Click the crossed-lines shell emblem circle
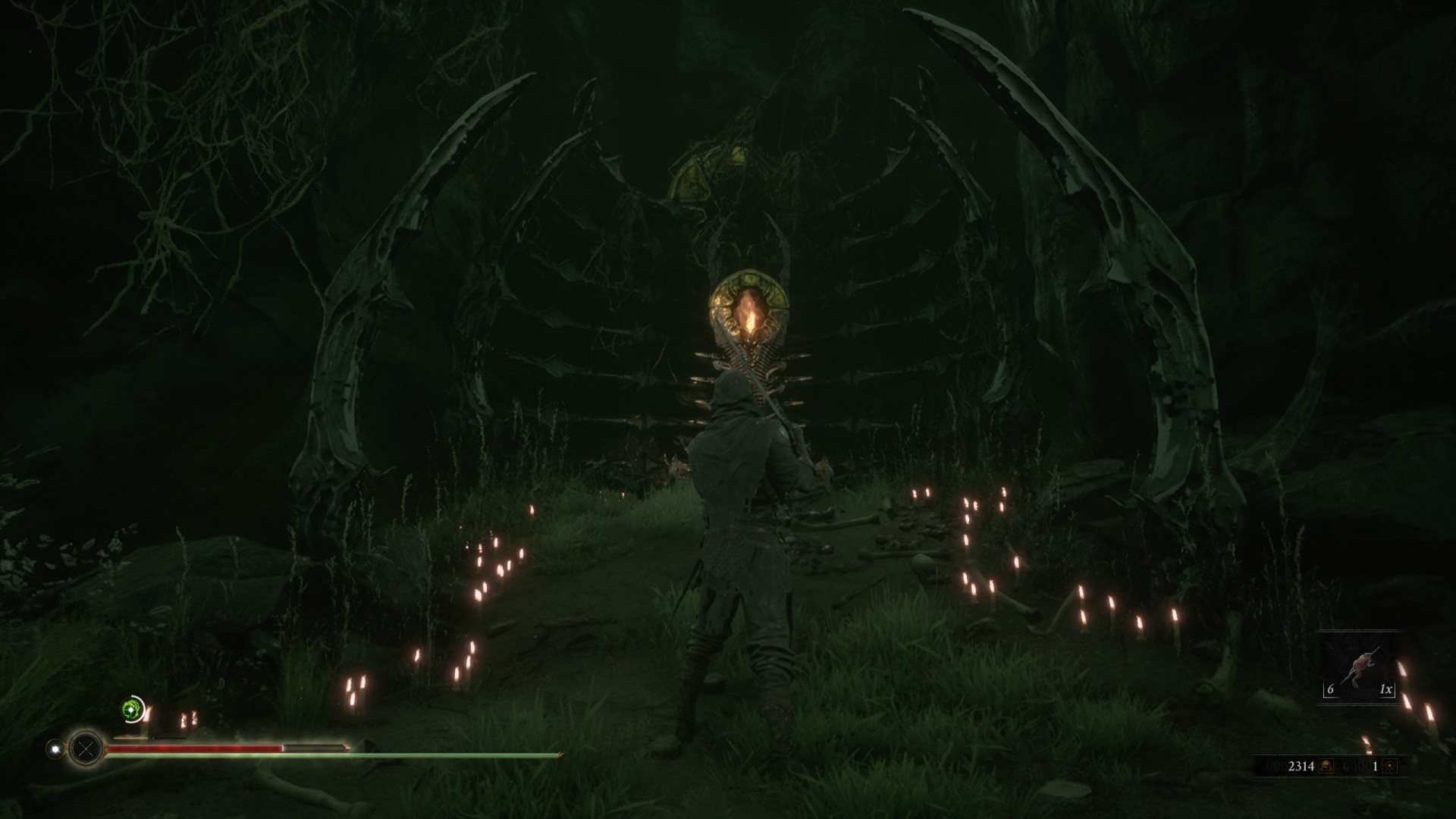 click(86, 749)
